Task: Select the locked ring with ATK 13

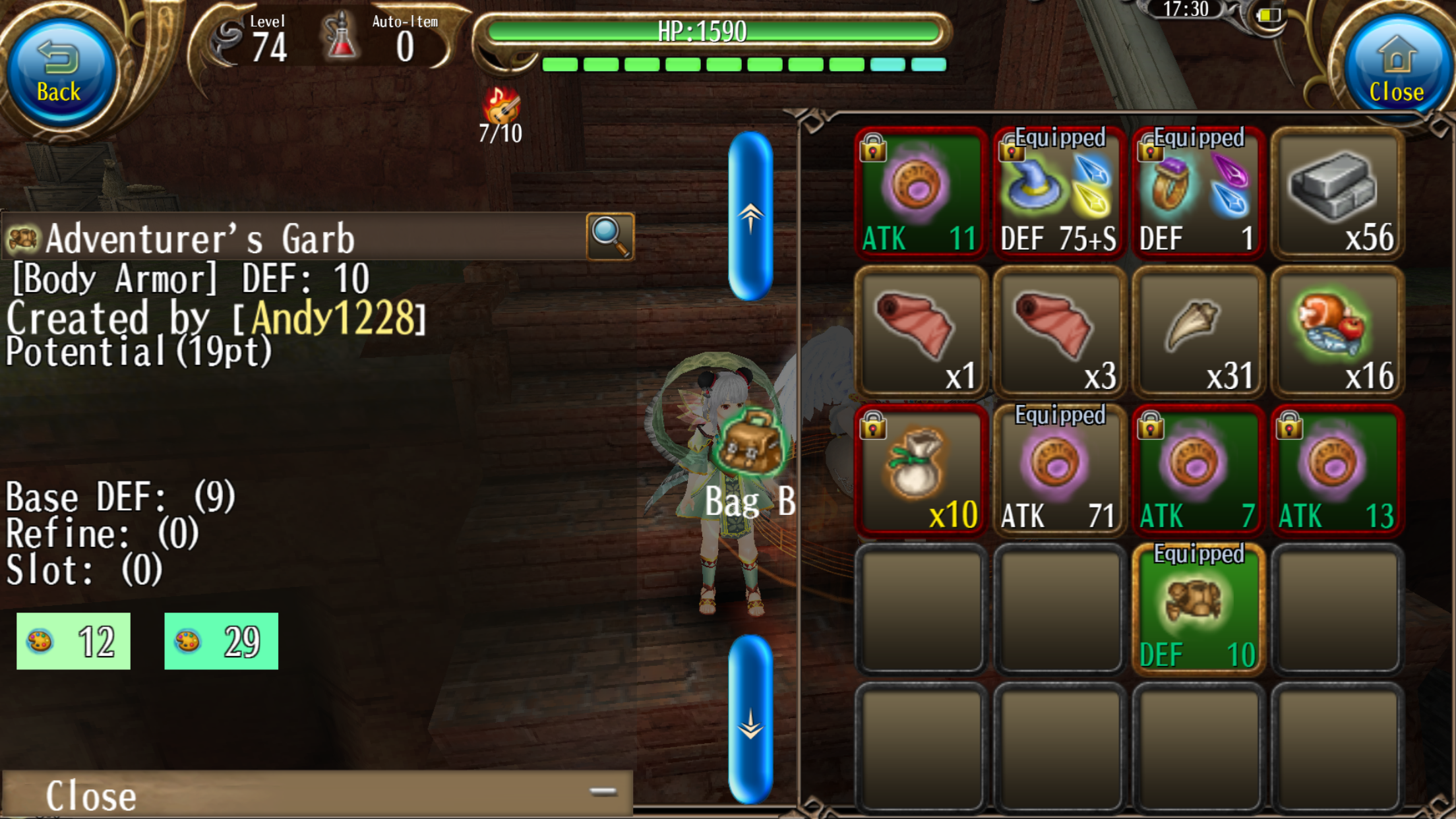Action: click(x=1337, y=471)
